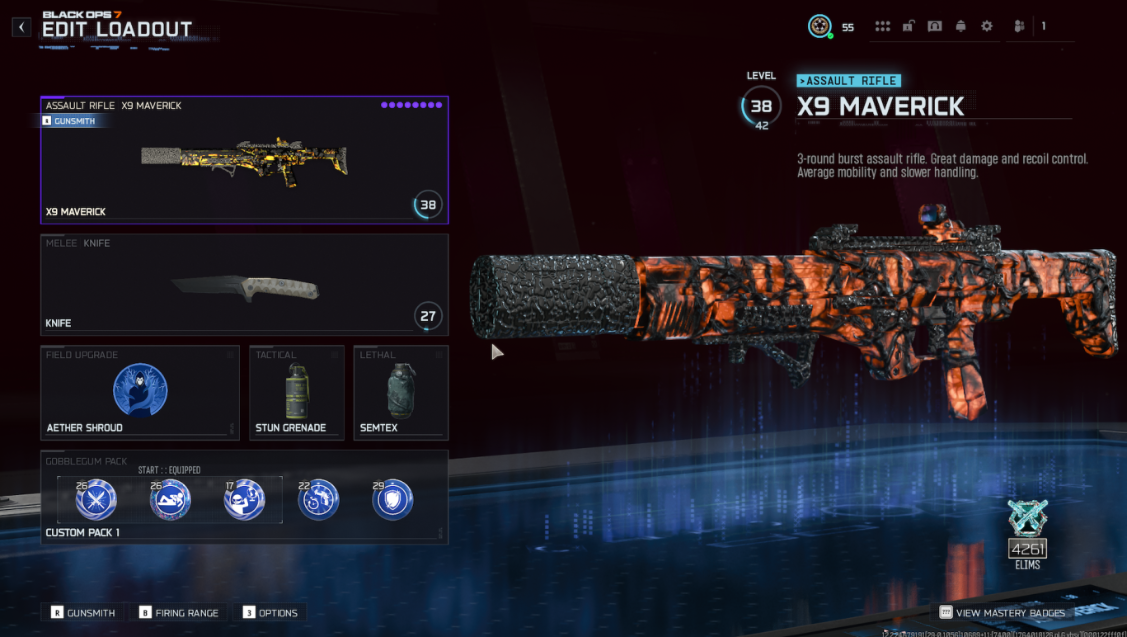This screenshot has height=637, width=1127.
Task: Select the X9 Maverick assault rifle slot
Action: 244,160
